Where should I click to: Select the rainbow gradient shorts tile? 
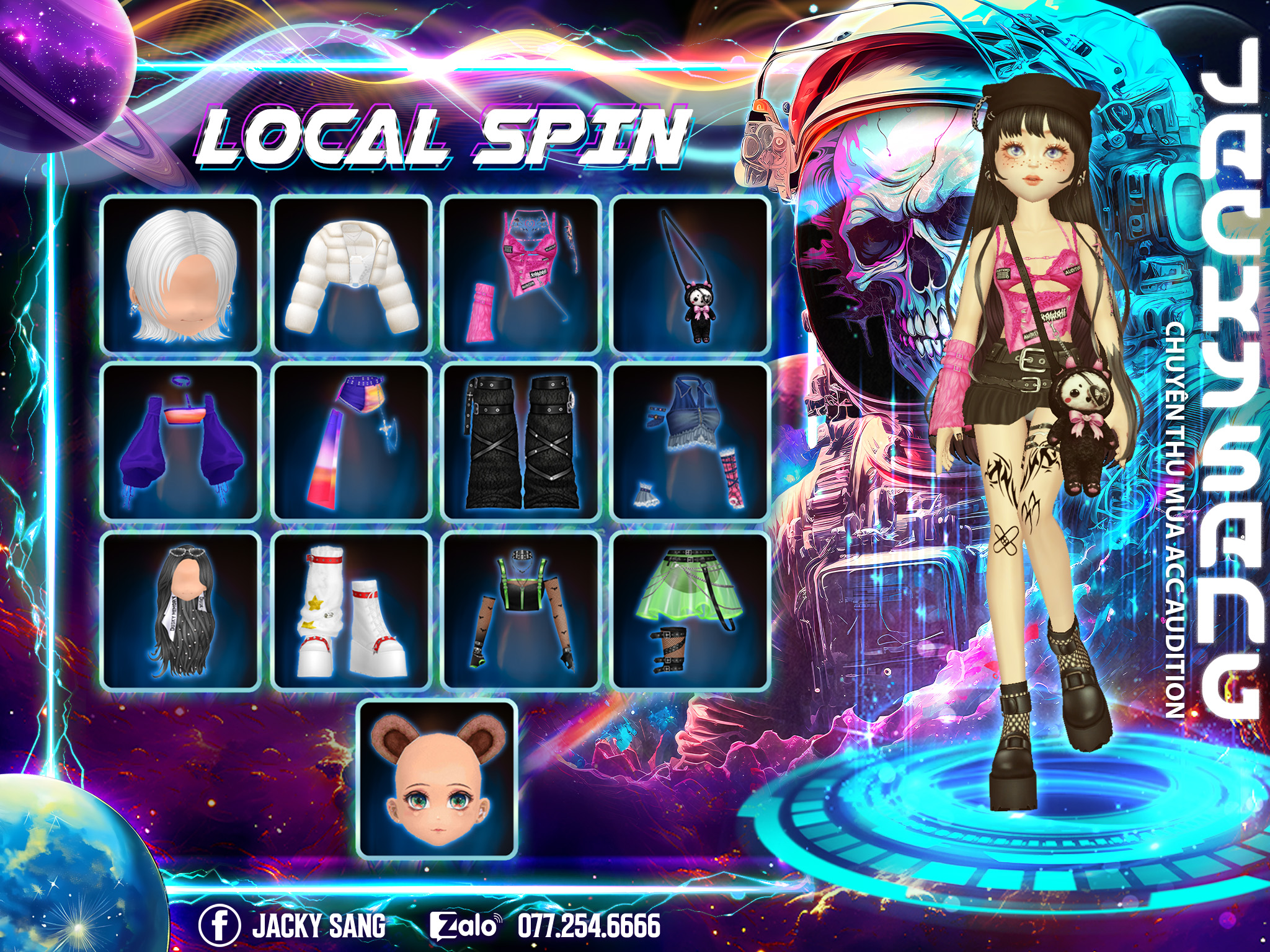coord(352,441)
